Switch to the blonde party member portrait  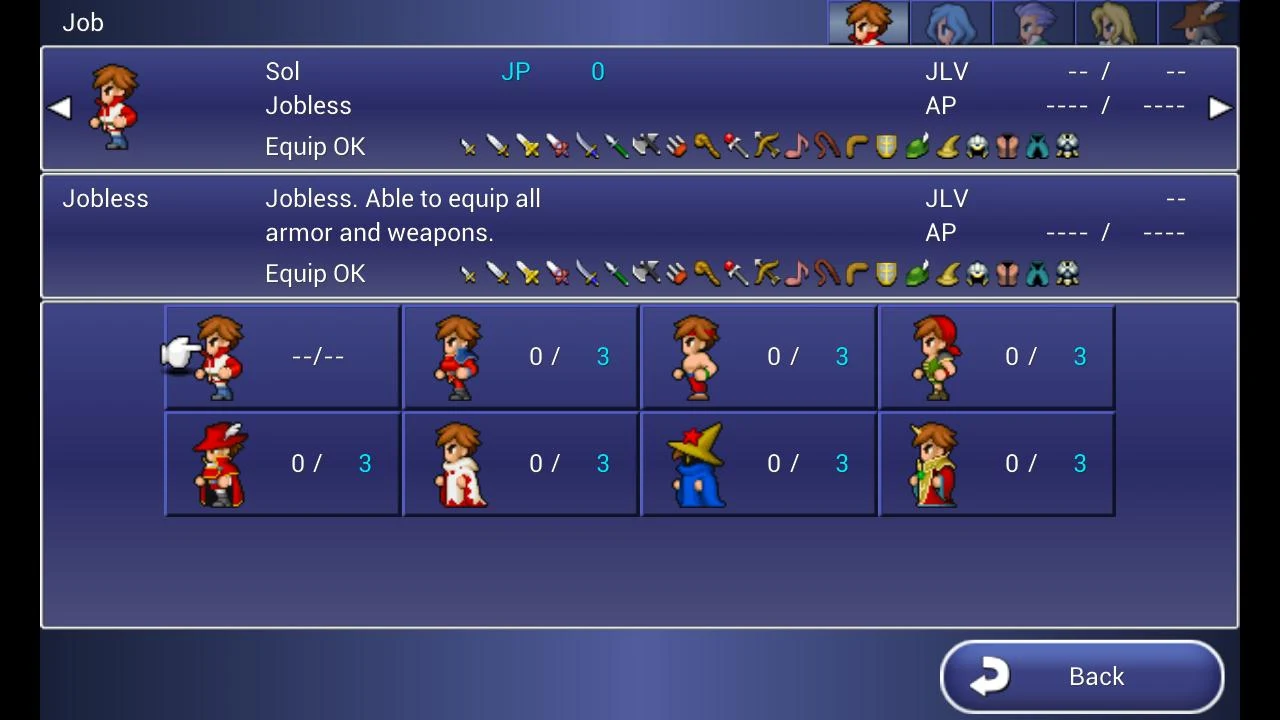tap(1115, 23)
